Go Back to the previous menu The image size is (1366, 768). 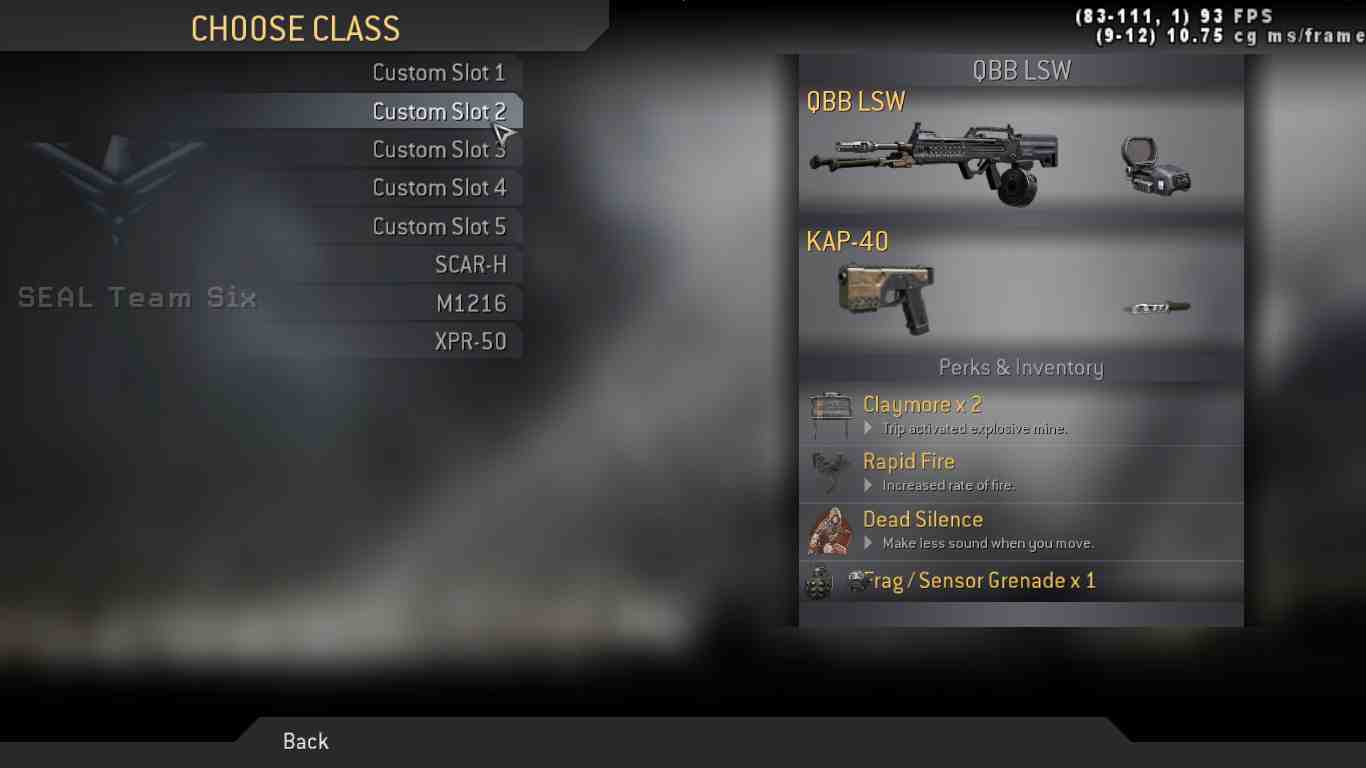[305, 741]
